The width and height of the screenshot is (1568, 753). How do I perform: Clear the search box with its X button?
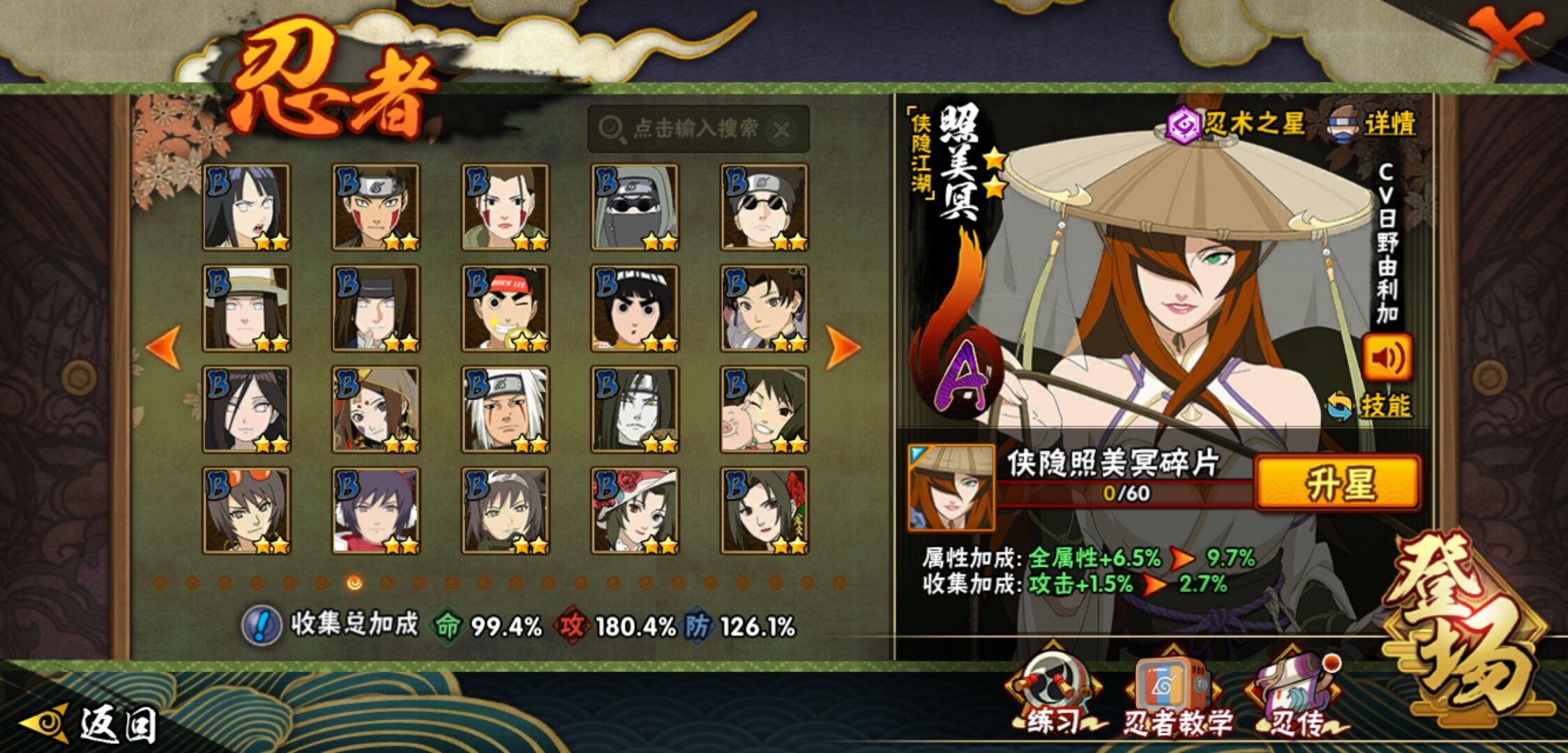pyautogui.click(x=783, y=130)
